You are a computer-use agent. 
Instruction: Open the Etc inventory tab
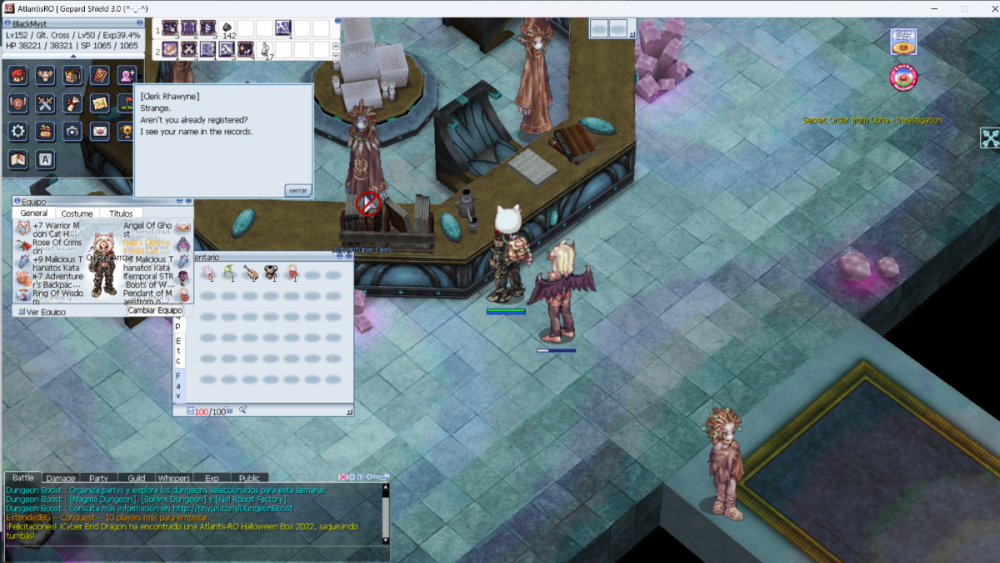point(179,359)
